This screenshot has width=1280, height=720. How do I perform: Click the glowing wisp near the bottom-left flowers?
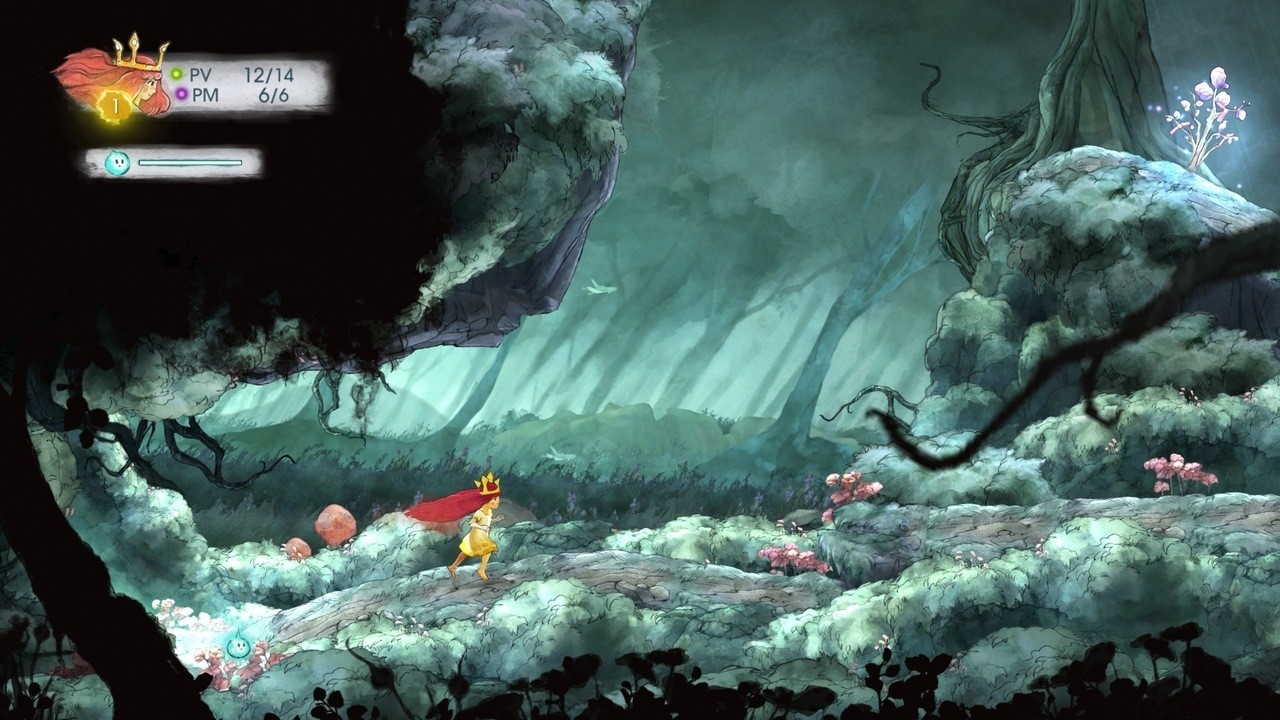[237, 645]
